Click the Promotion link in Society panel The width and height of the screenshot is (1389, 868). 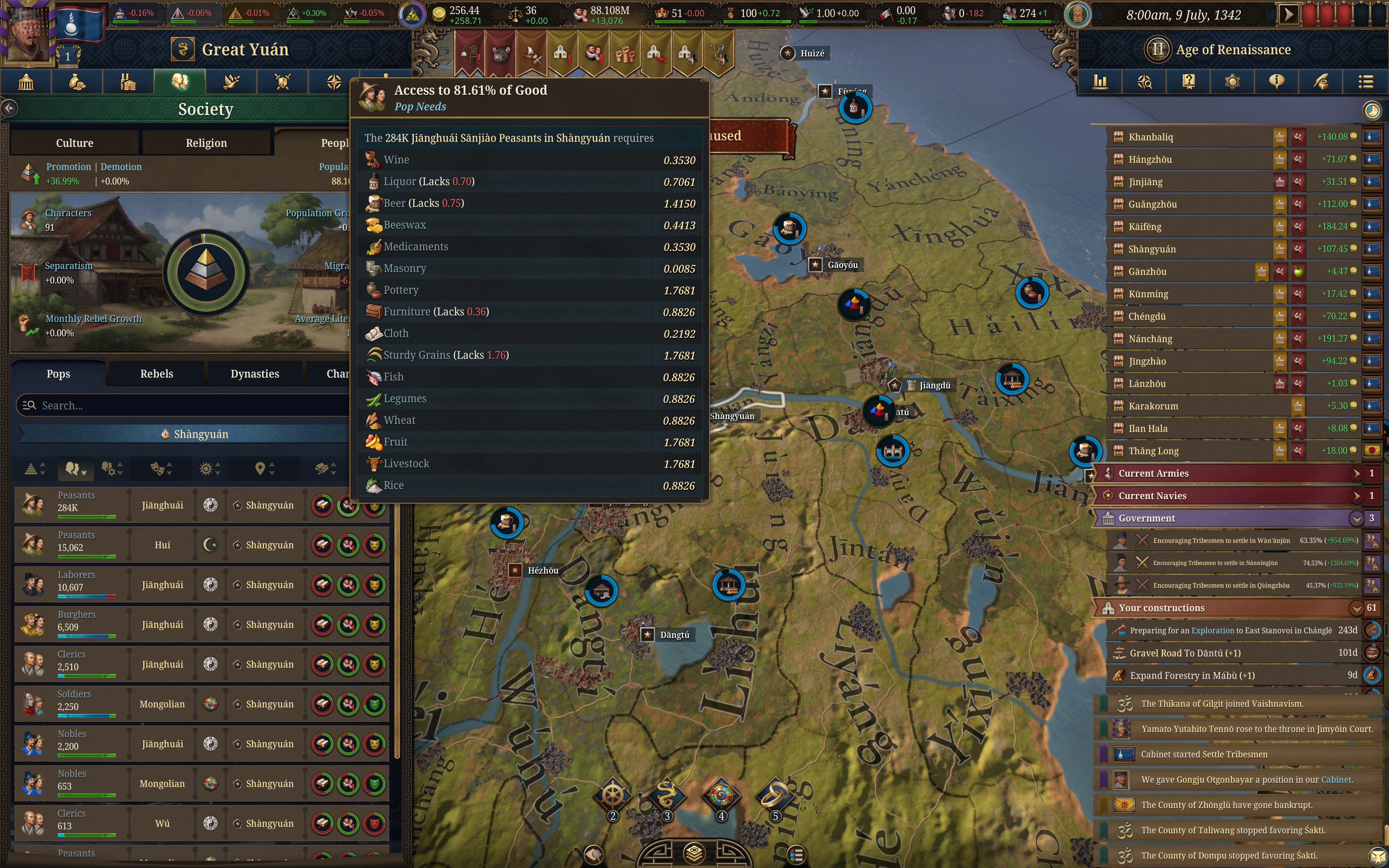coord(69,166)
